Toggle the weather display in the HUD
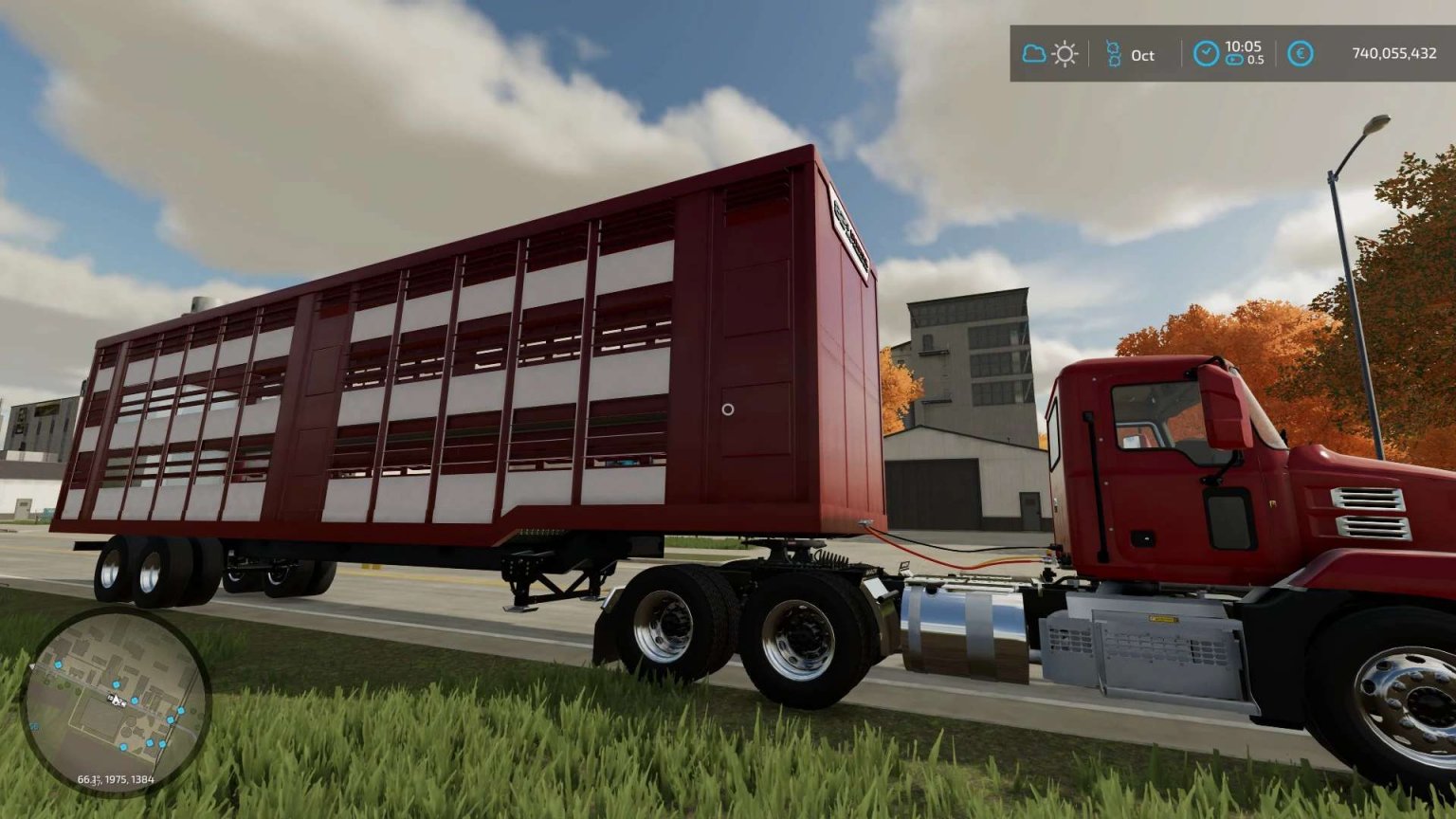Image resolution: width=1456 pixels, height=819 pixels. click(1049, 54)
